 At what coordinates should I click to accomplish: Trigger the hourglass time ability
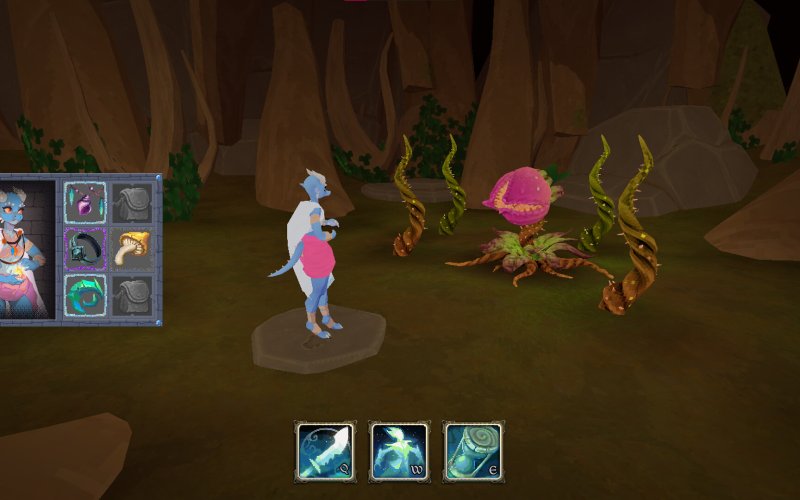click(473, 451)
